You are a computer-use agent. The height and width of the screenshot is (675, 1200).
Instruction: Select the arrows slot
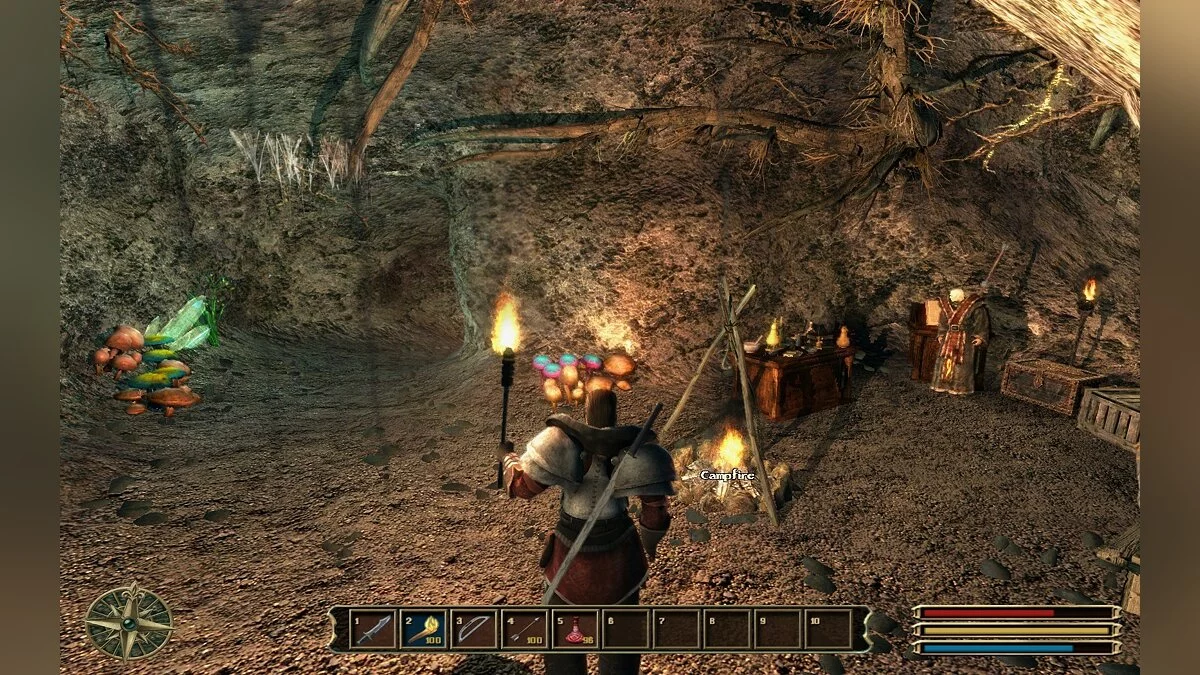525,630
